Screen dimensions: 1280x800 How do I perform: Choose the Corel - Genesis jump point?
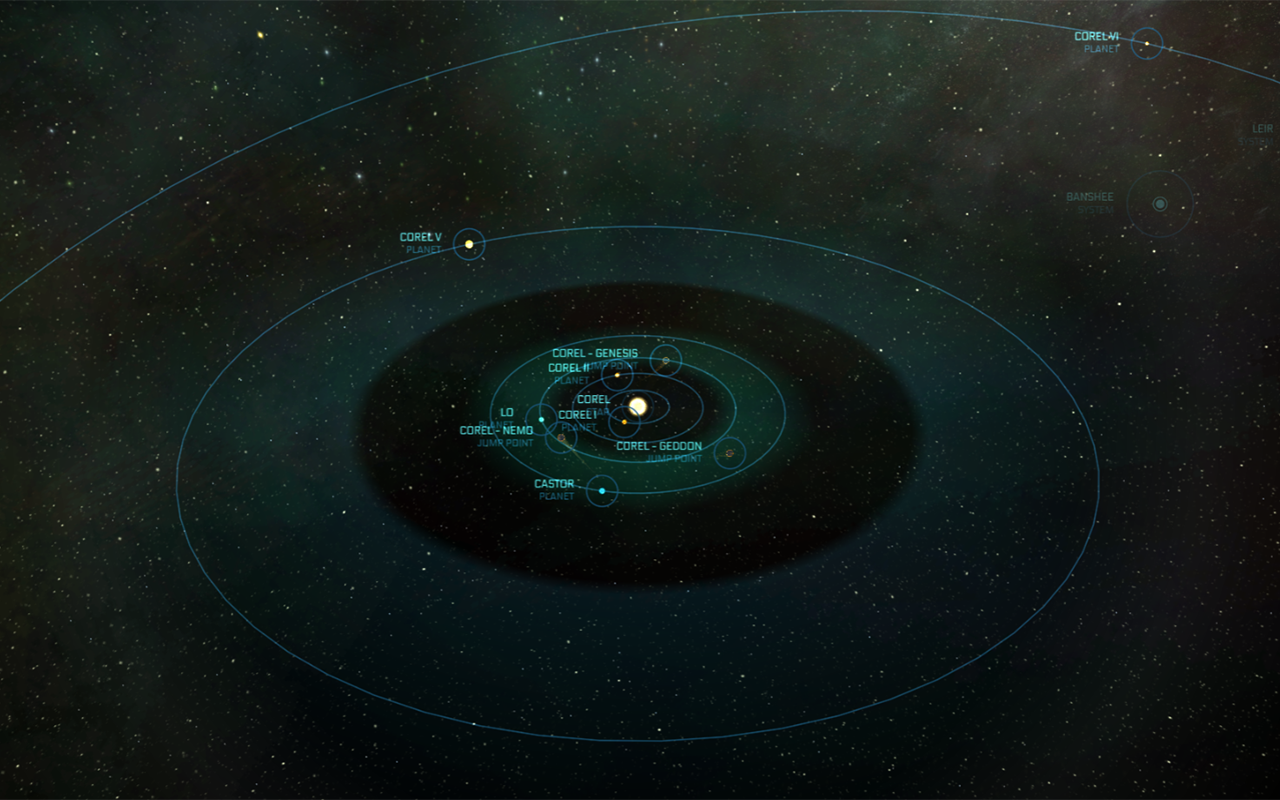pyautogui.click(x=665, y=360)
